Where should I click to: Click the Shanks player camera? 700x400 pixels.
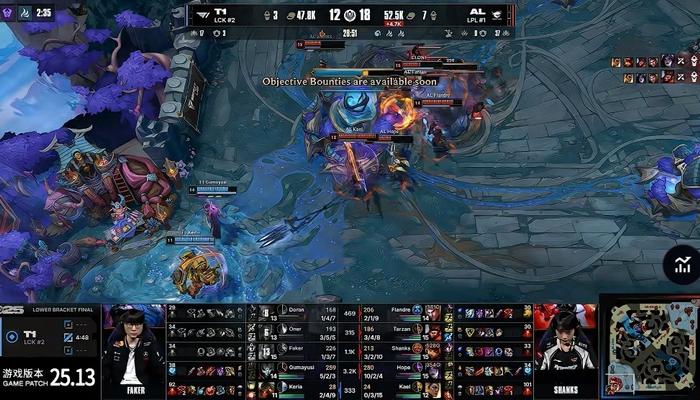[566, 351]
